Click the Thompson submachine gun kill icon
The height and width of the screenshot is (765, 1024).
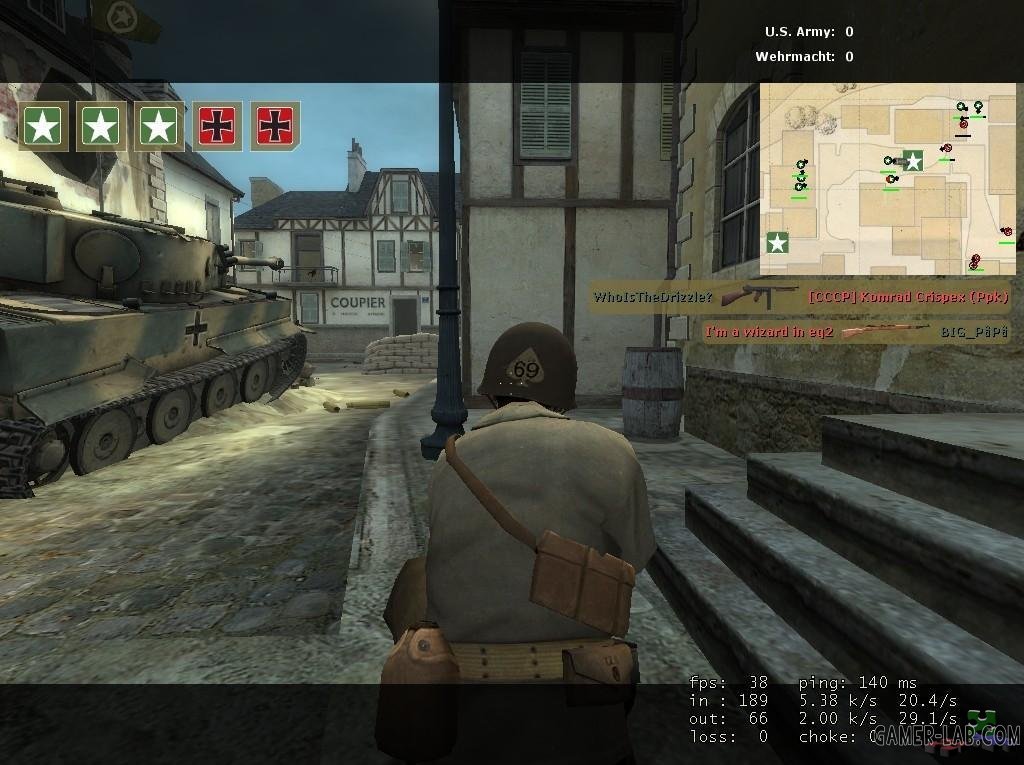760,296
